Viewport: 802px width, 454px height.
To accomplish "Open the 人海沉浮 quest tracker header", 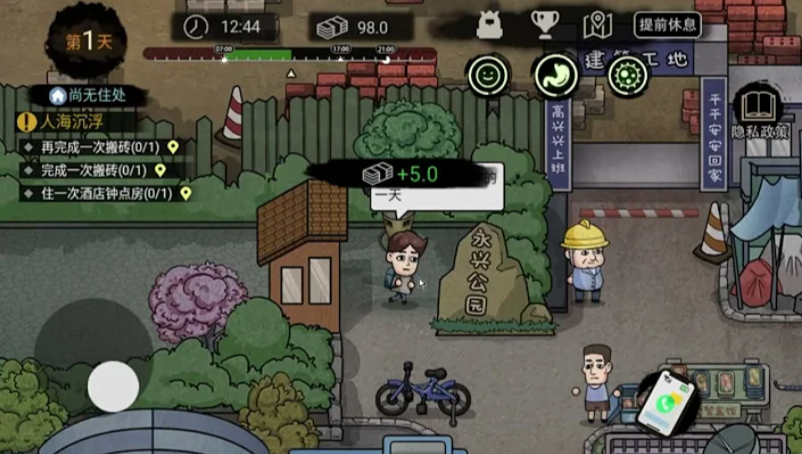I will coord(70,122).
